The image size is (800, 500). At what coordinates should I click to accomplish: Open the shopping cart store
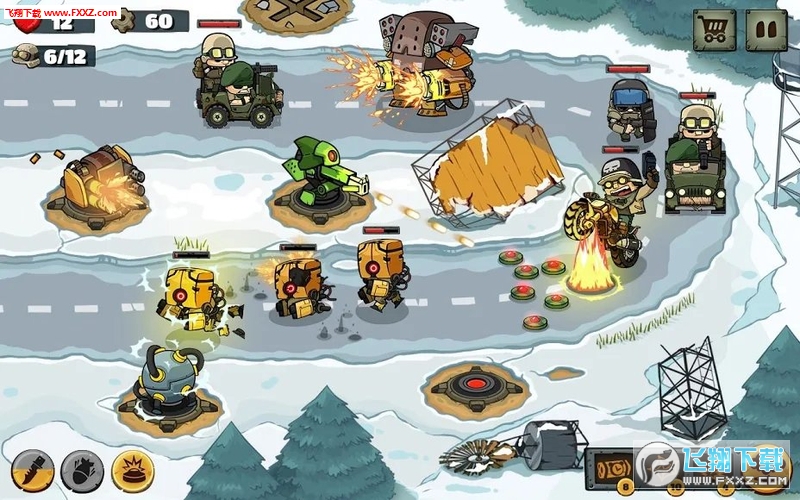[x=715, y=30]
